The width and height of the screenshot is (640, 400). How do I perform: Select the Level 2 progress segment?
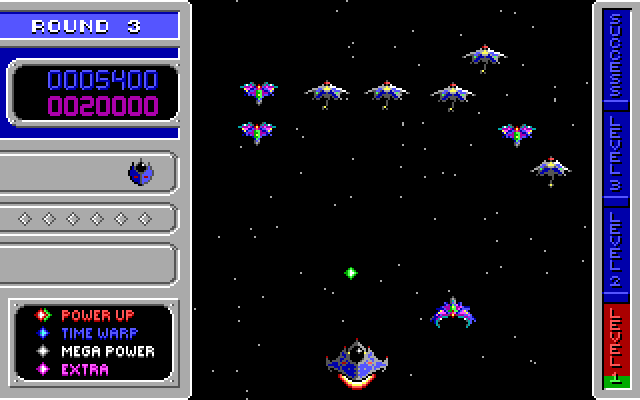(614, 255)
